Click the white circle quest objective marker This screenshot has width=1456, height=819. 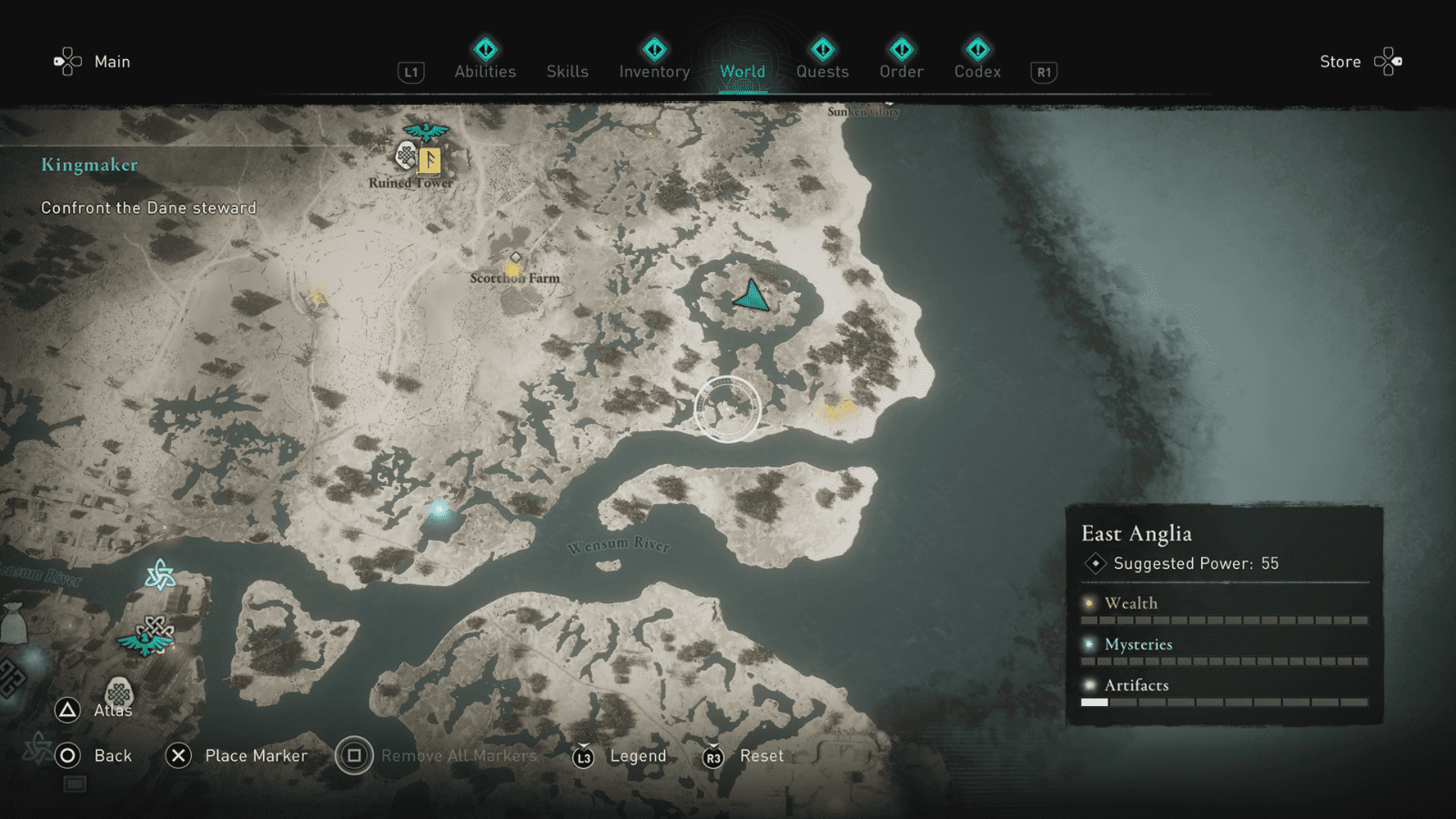tap(728, 409)
